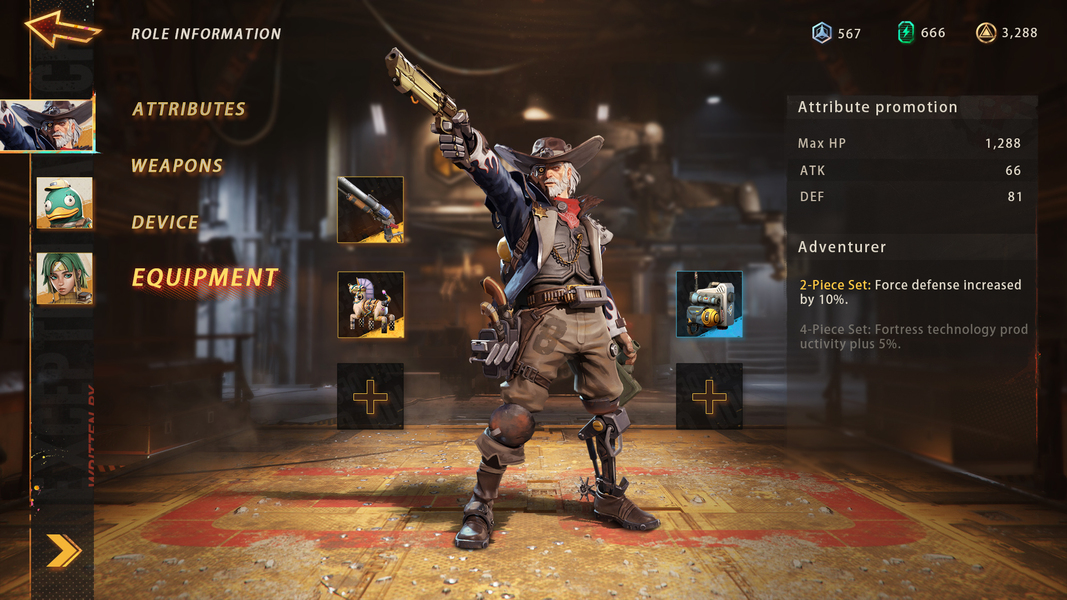1067x600 pixels.
Task: Switch to the Weapons tab
Action: [177, 166]
